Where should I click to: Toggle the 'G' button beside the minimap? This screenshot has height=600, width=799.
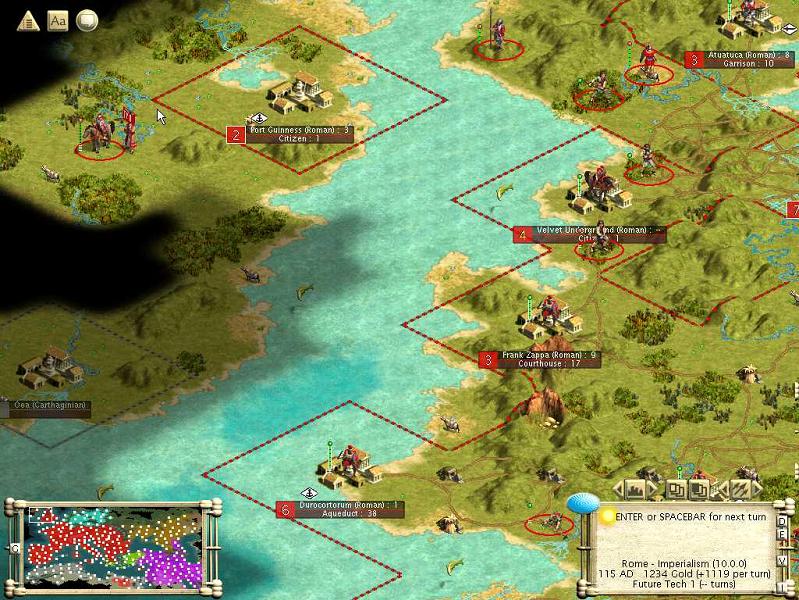click(14, 549)
